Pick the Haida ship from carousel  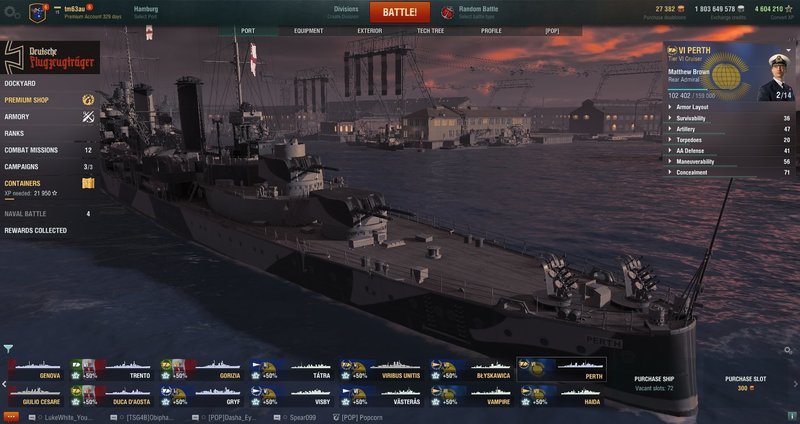coord(562,395)
